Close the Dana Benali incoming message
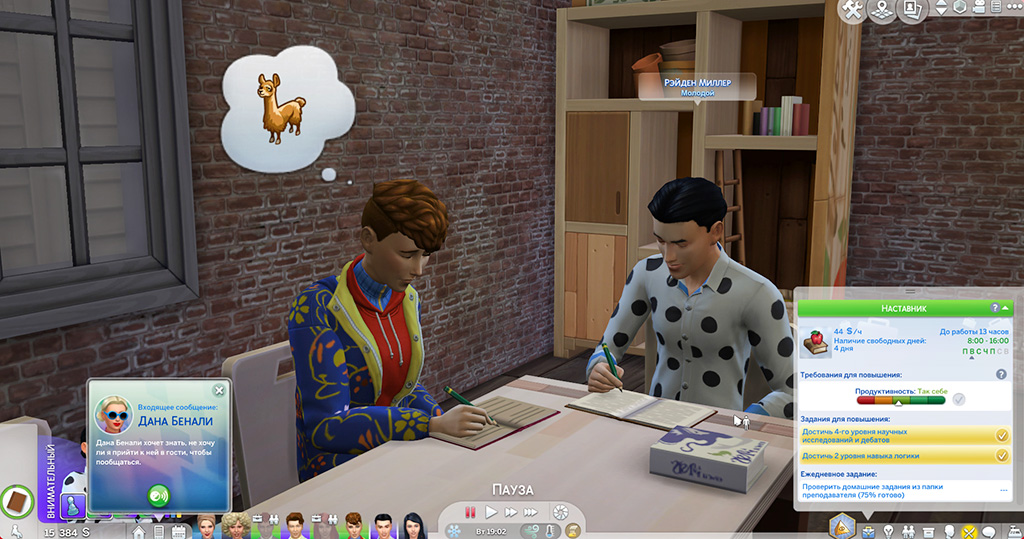 (x=219, y=390)
